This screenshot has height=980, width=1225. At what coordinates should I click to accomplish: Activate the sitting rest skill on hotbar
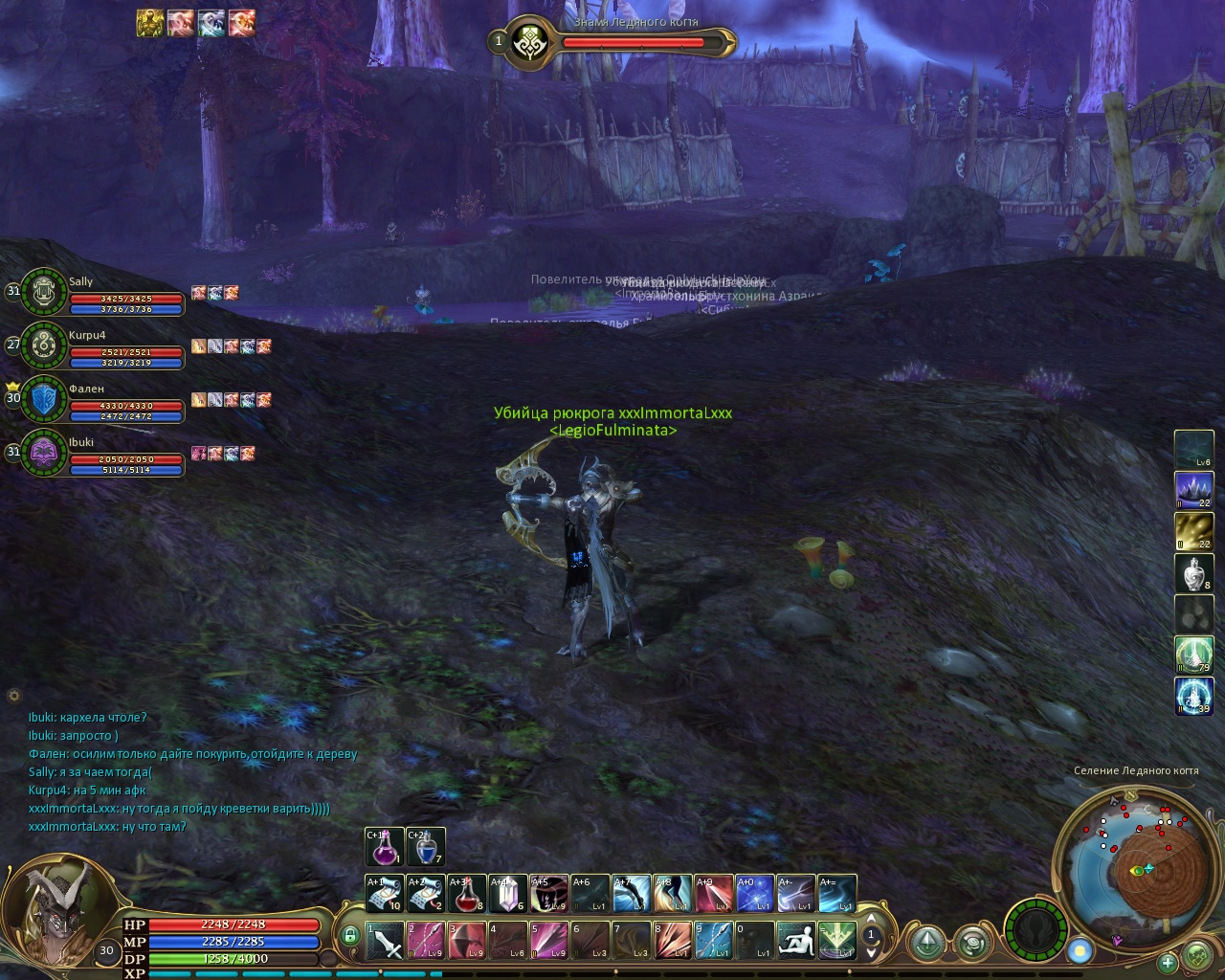point(795,941)
